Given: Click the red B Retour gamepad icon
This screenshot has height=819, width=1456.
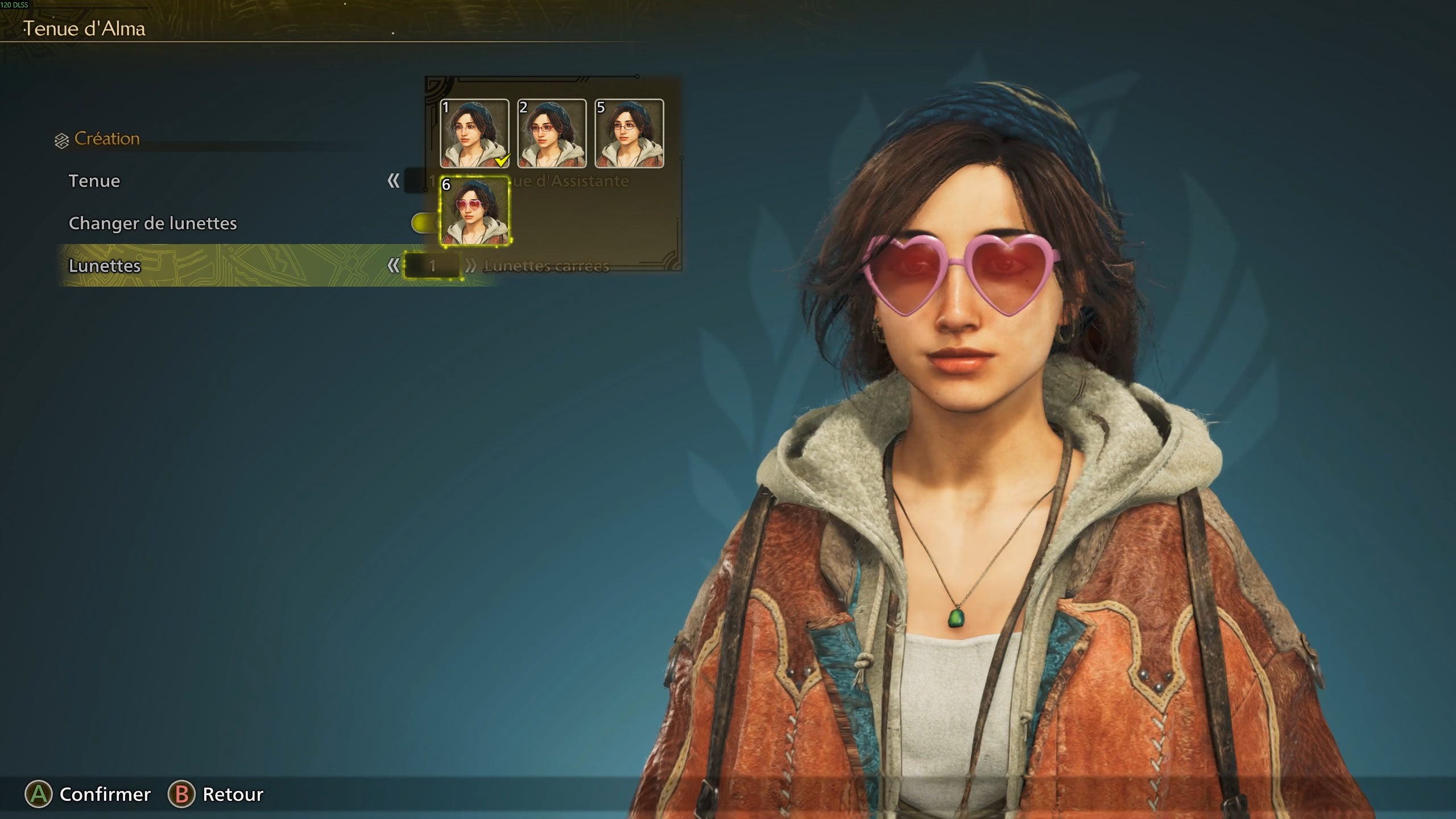Looking at the screenshot, I should 181,794.
